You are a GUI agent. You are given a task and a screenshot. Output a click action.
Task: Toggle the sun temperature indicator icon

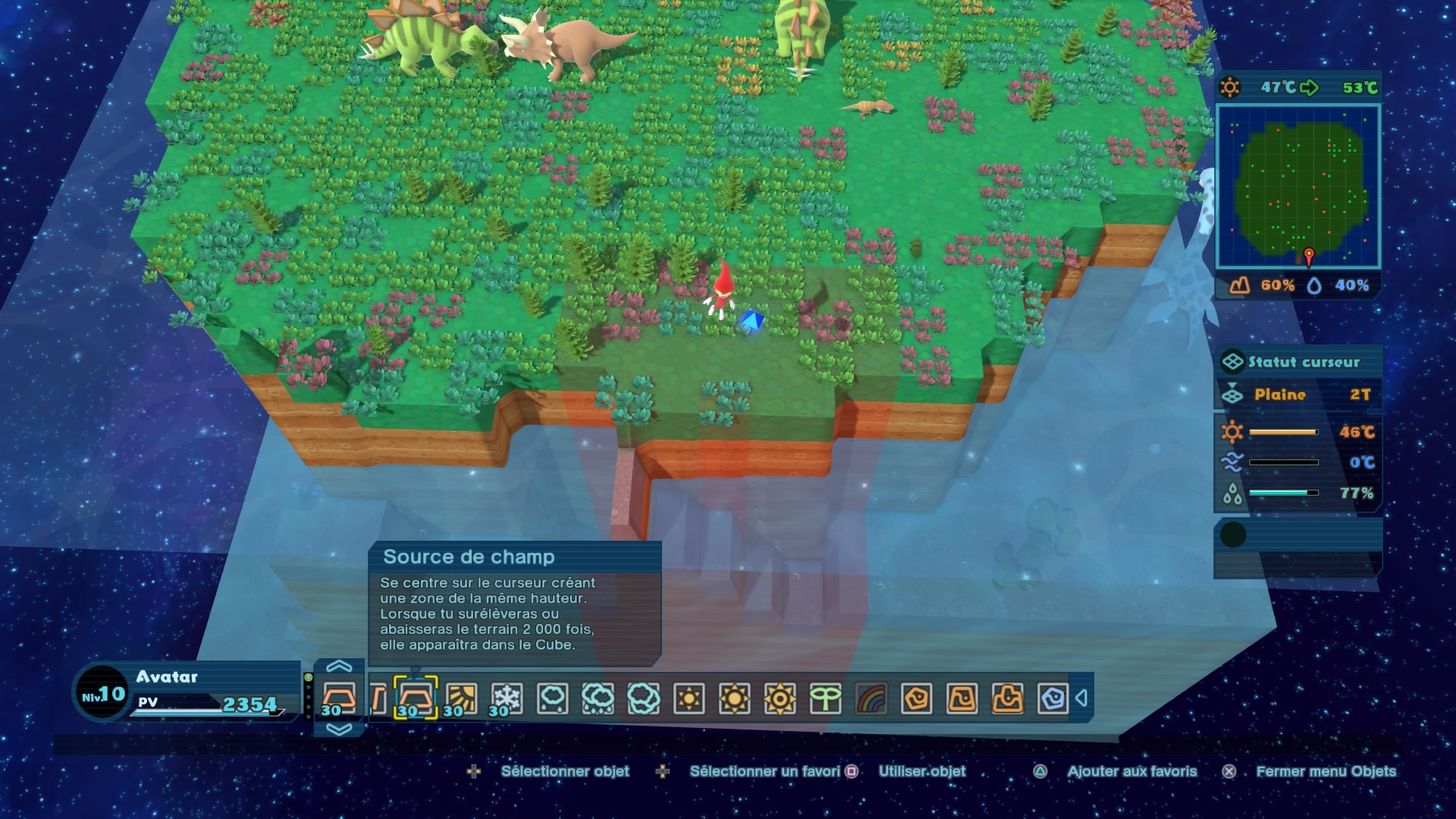1232,431
